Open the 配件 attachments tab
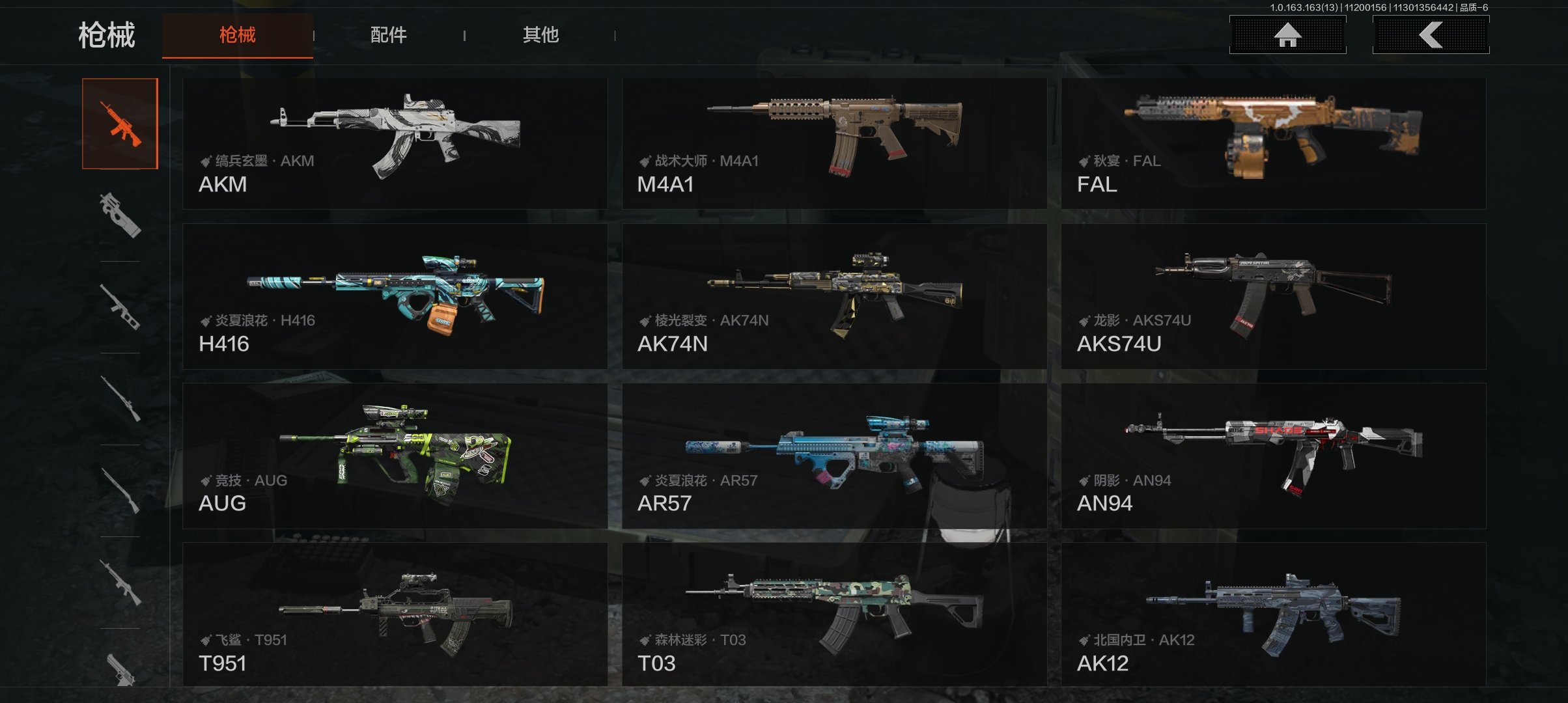This screenshot has height=703, width=1568. (x=389, y=35)
